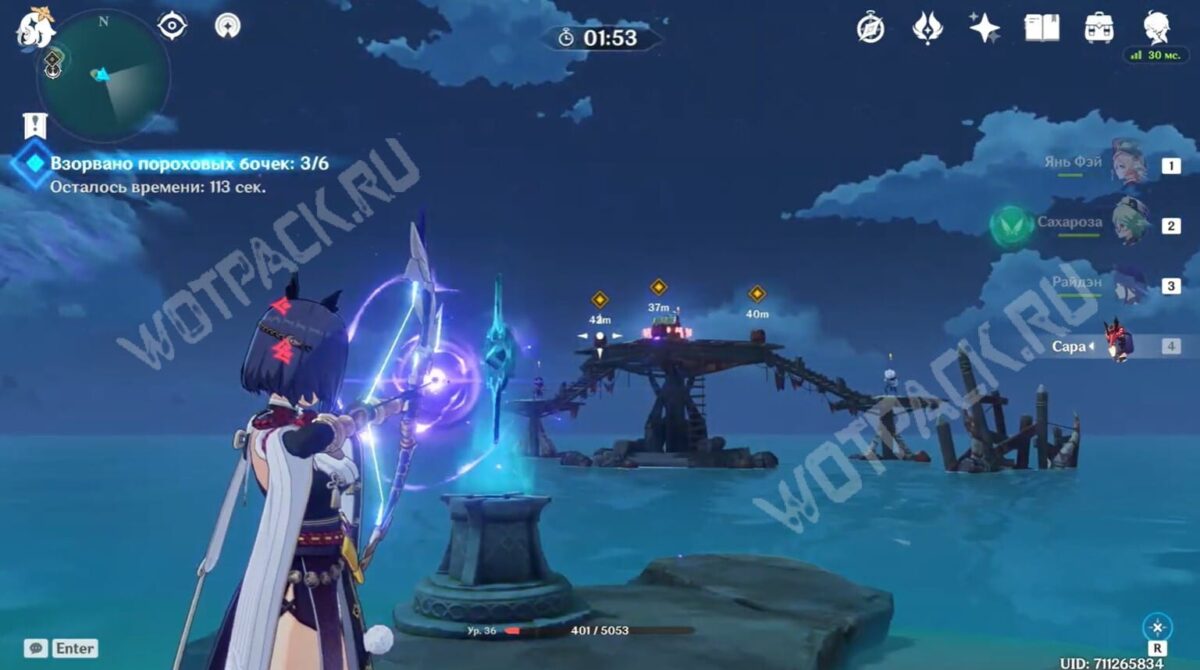This screenshot has width=1200, height=670.
Task: Select active character Сара
Action: point(1118,344)
